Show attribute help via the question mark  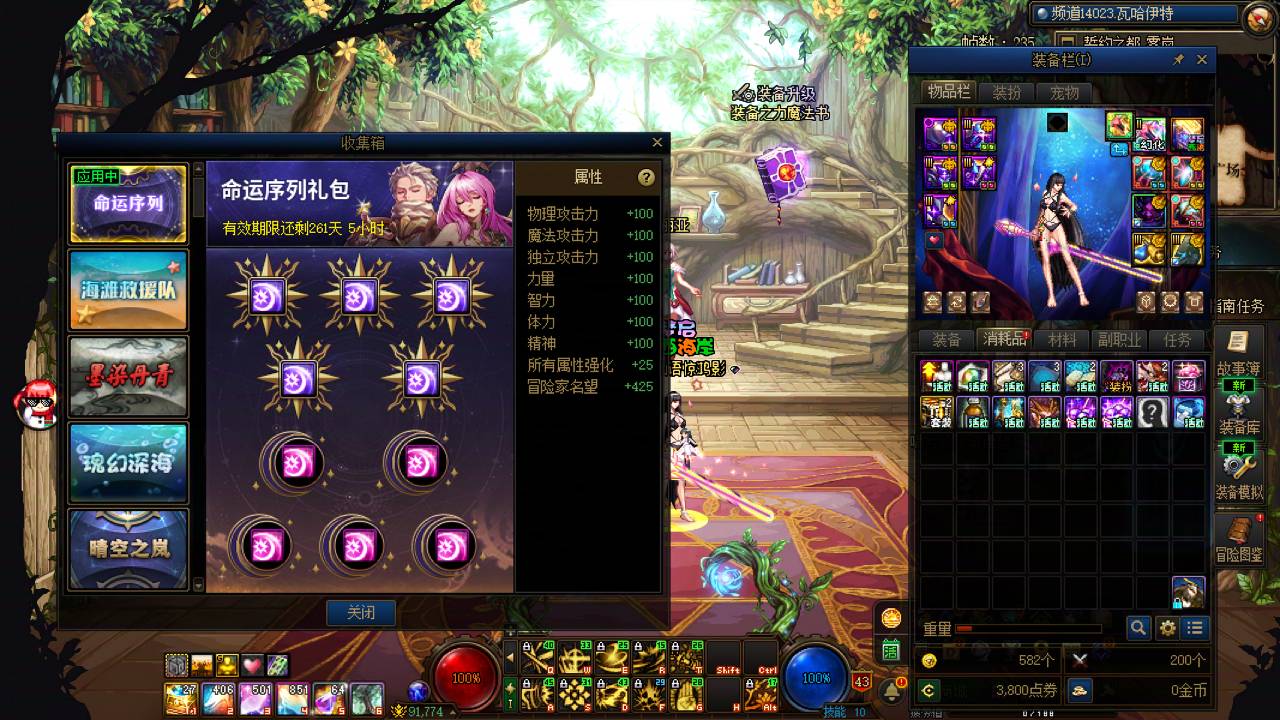646,177
